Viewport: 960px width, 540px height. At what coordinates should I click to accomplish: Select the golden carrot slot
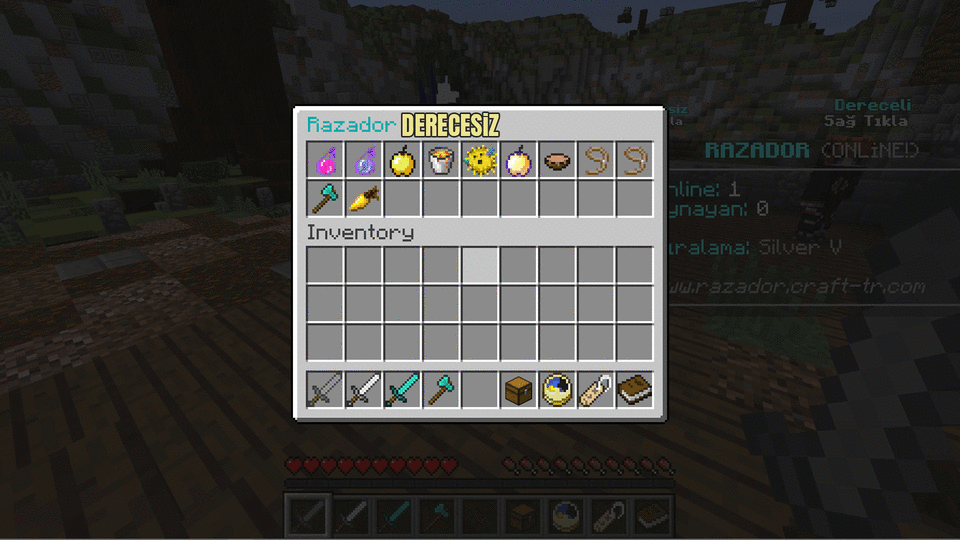click(364, 199)
